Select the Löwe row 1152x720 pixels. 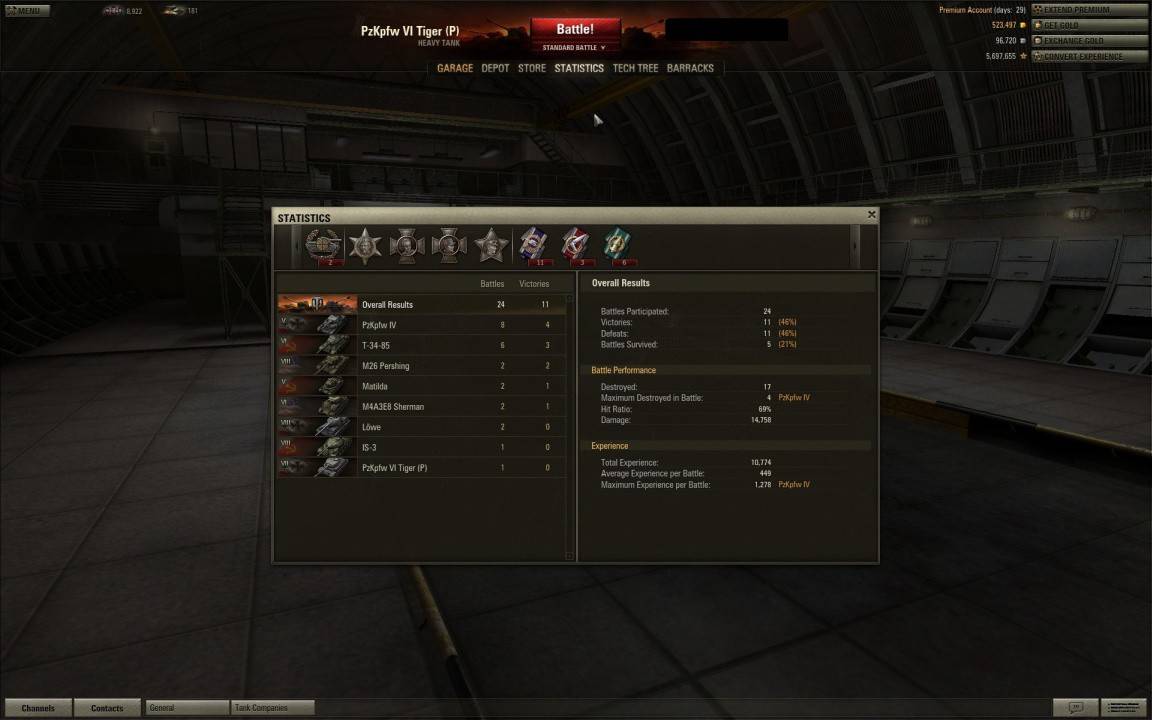[420, 427]
